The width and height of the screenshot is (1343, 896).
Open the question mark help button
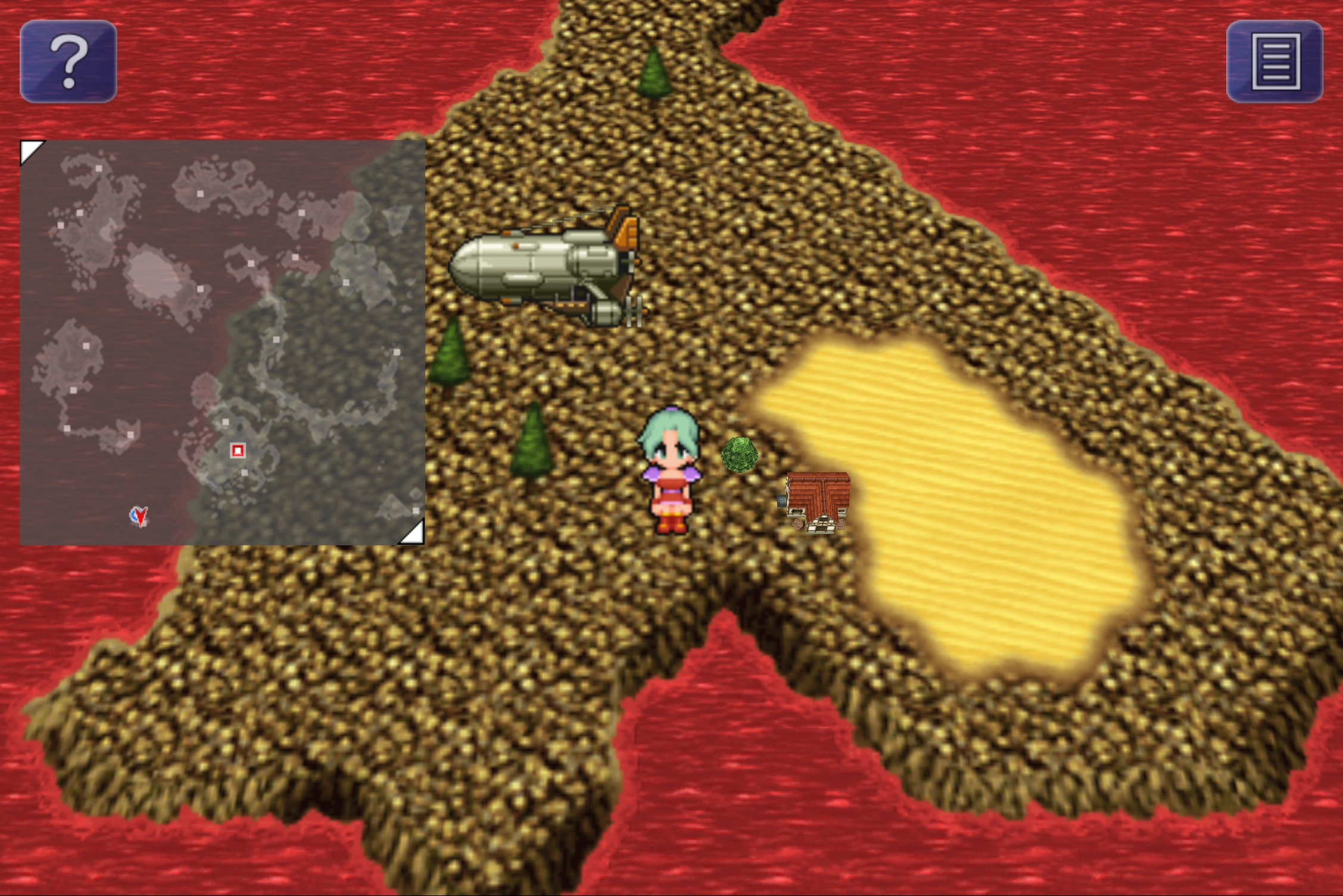point(68,61)
